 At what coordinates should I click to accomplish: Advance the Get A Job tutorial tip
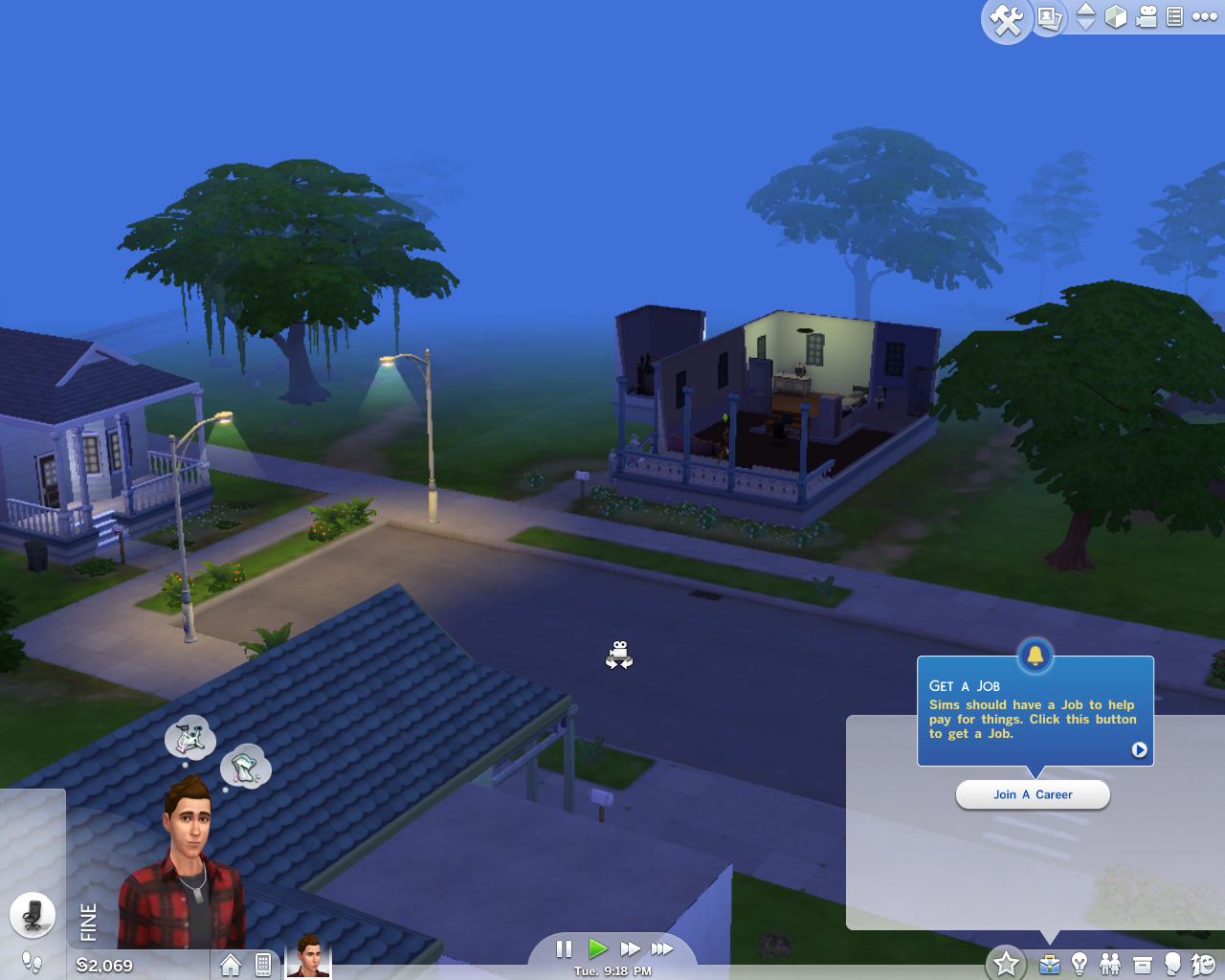point(1139,749)
